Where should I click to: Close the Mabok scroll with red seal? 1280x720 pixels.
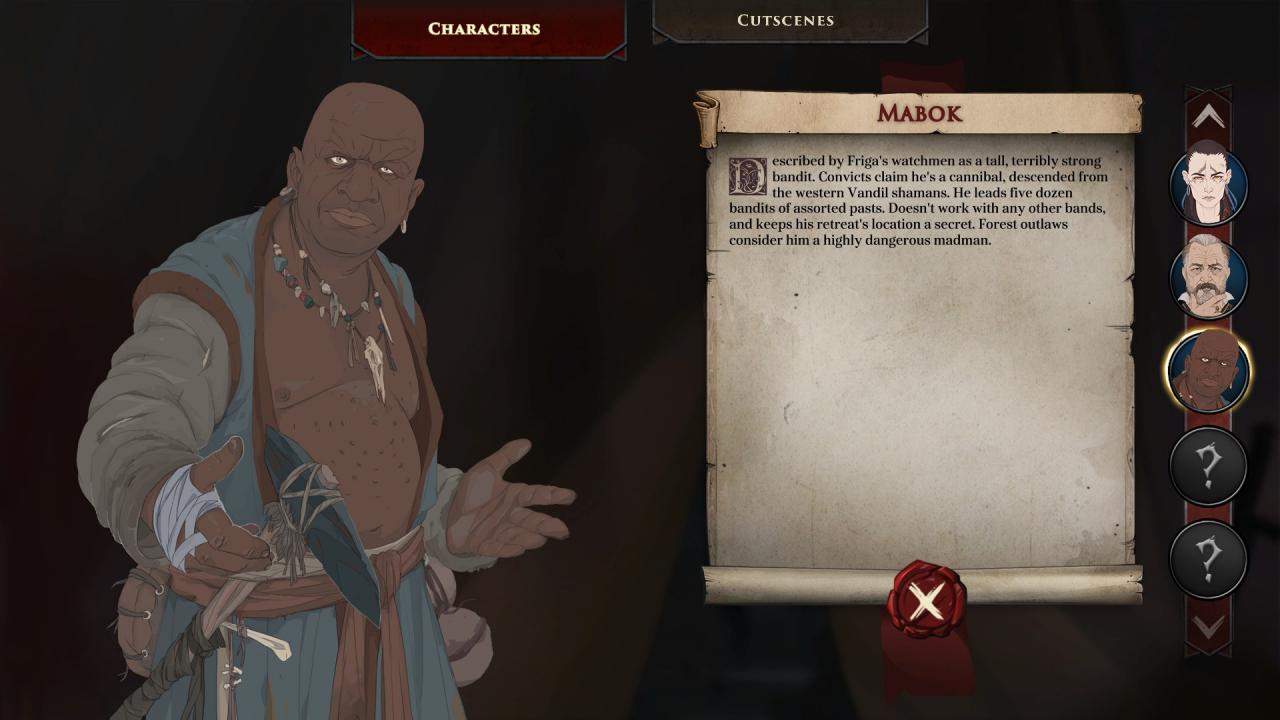point(926,601)
